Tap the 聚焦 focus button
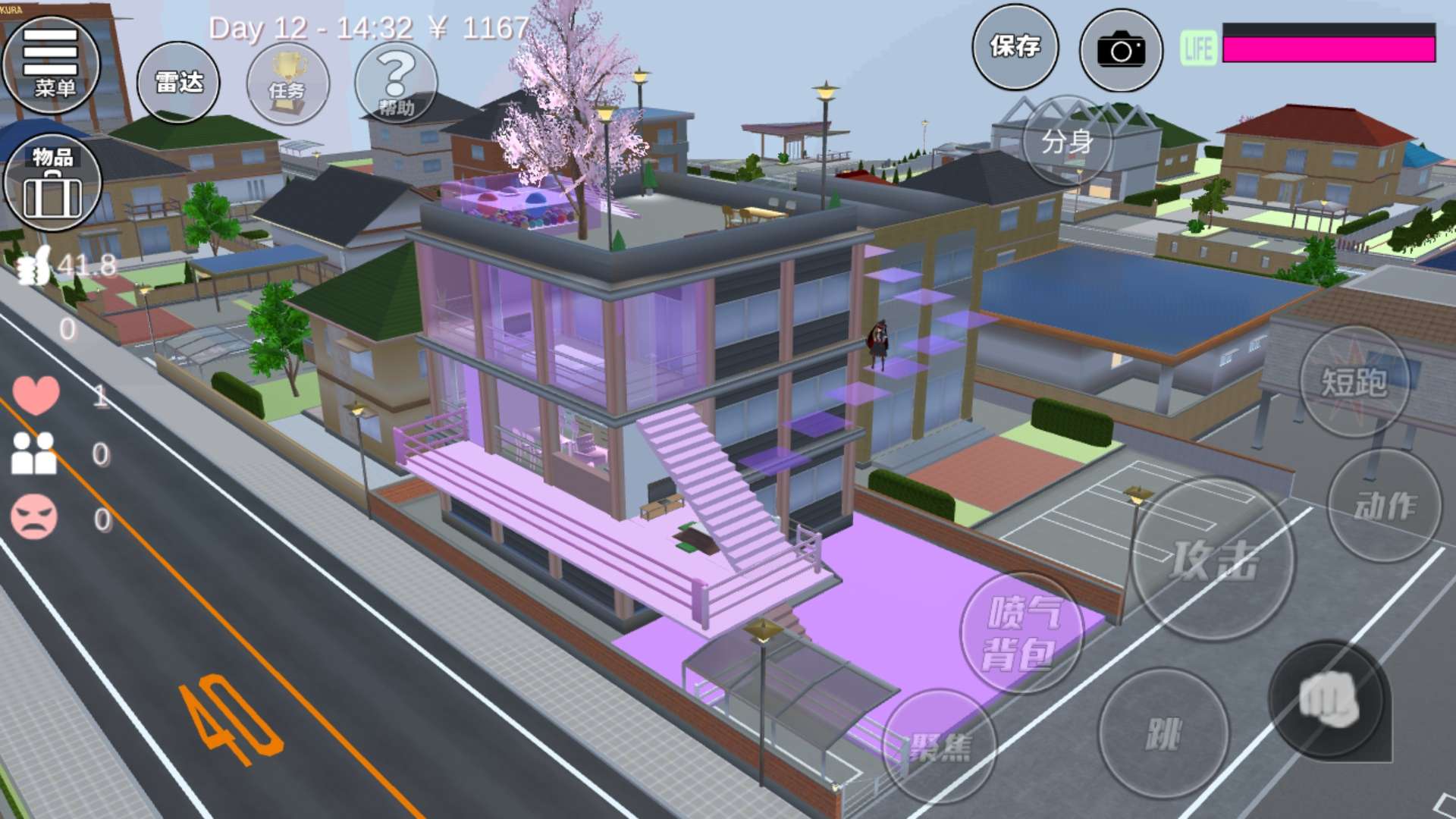 point(940,747)
